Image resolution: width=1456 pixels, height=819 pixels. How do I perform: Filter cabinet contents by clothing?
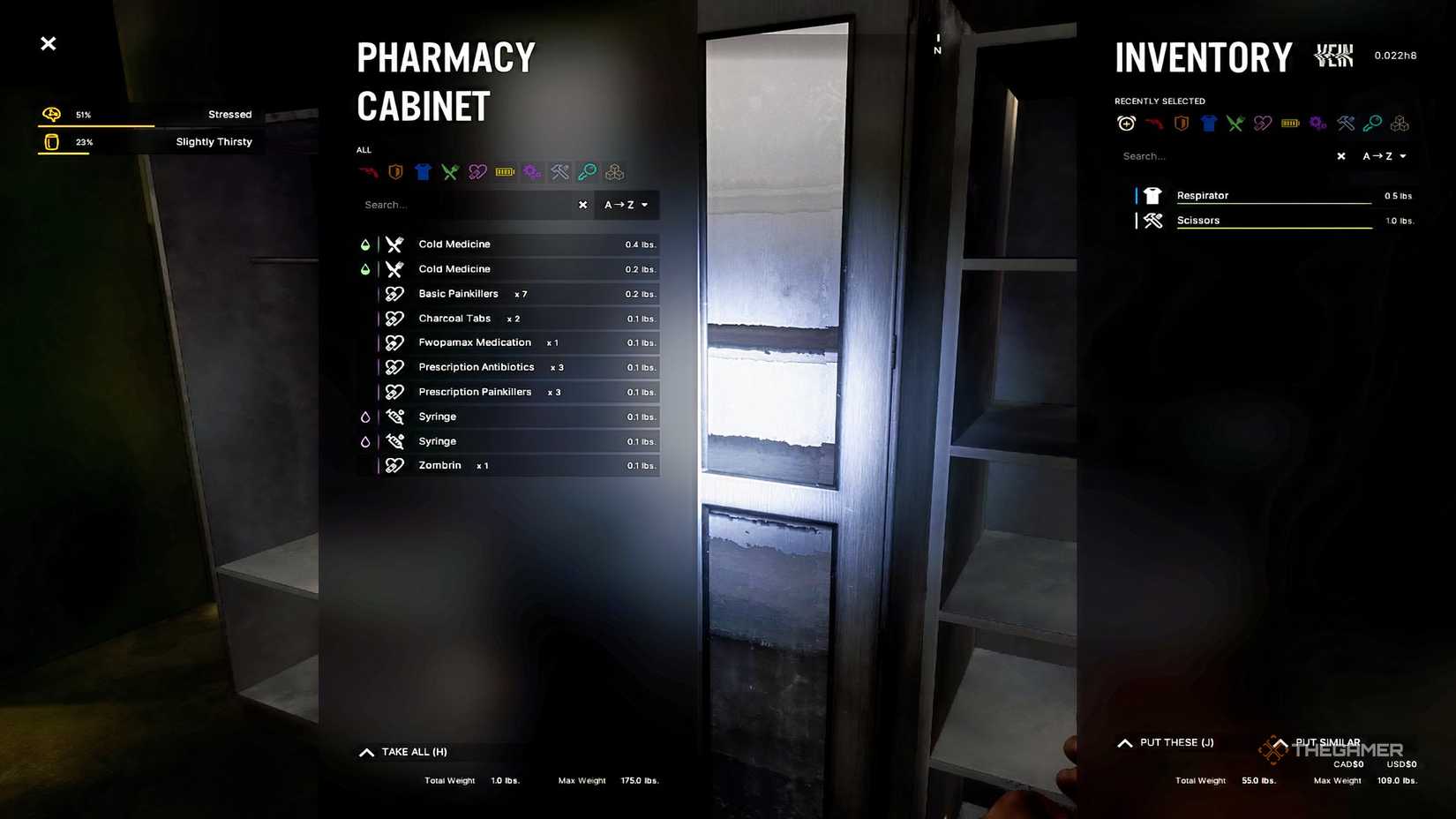coord(423,171)
